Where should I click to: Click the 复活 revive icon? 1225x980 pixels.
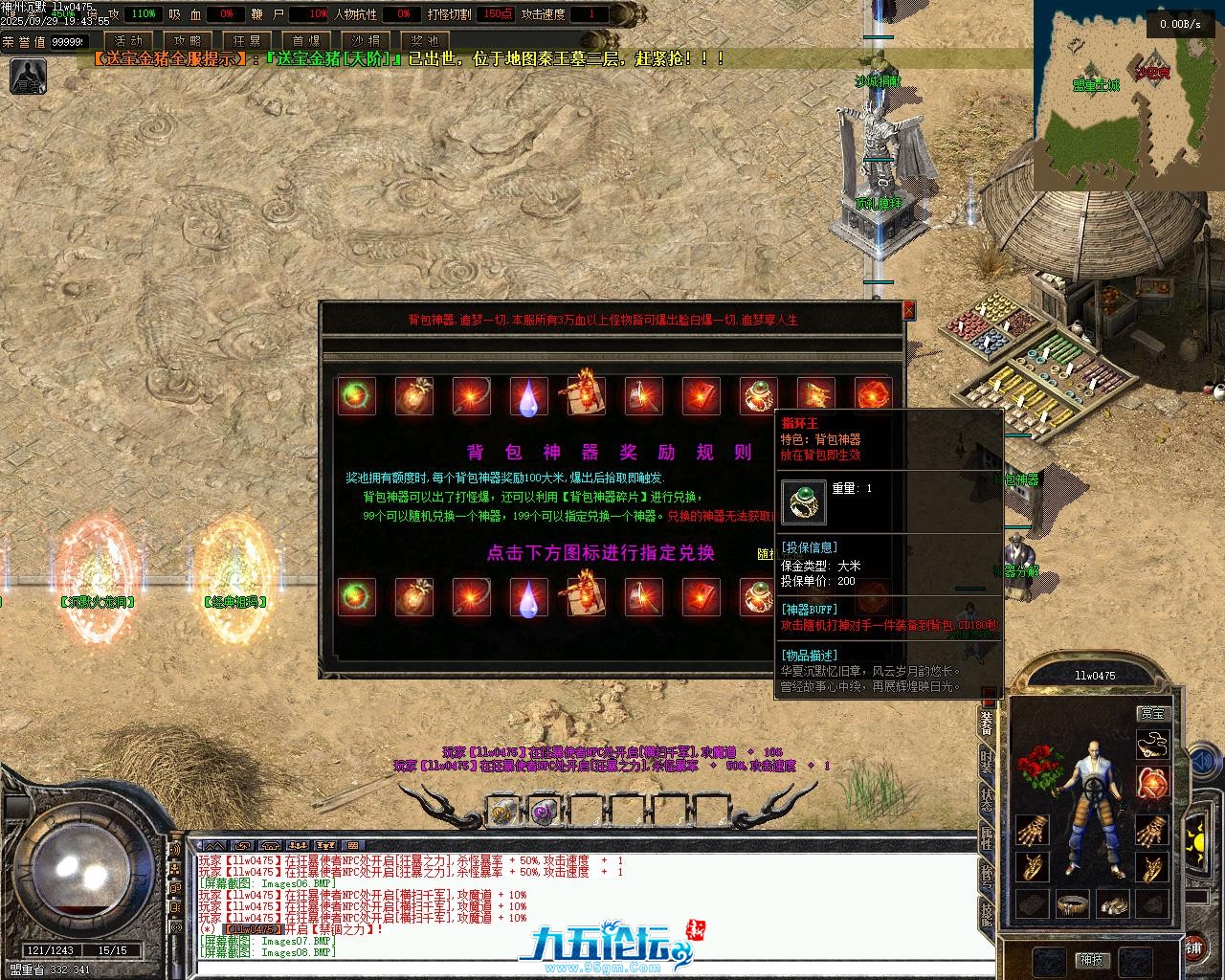(28, 77)
